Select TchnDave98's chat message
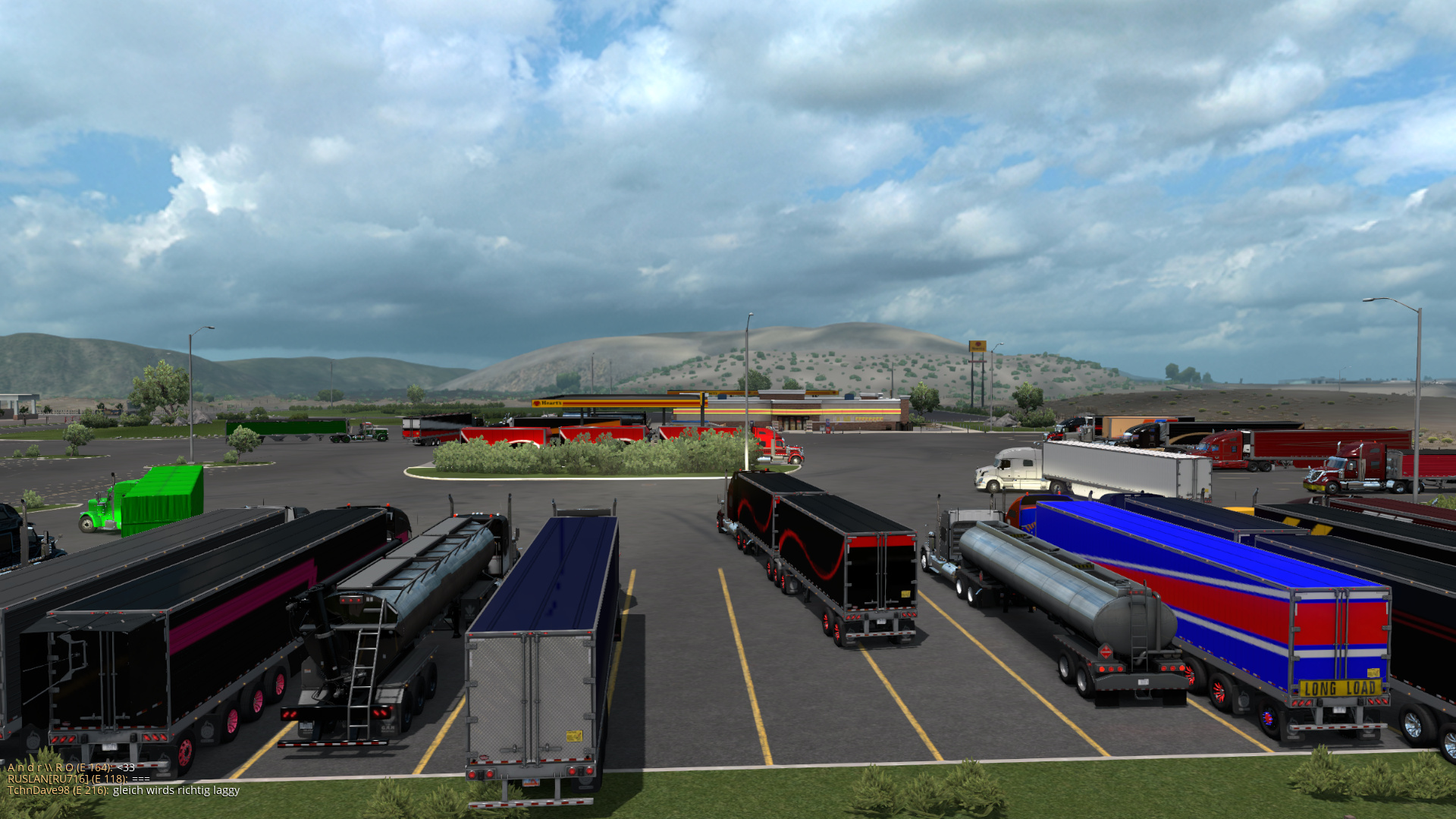This screenshot has width=1456, height=819. pos(124,790)
